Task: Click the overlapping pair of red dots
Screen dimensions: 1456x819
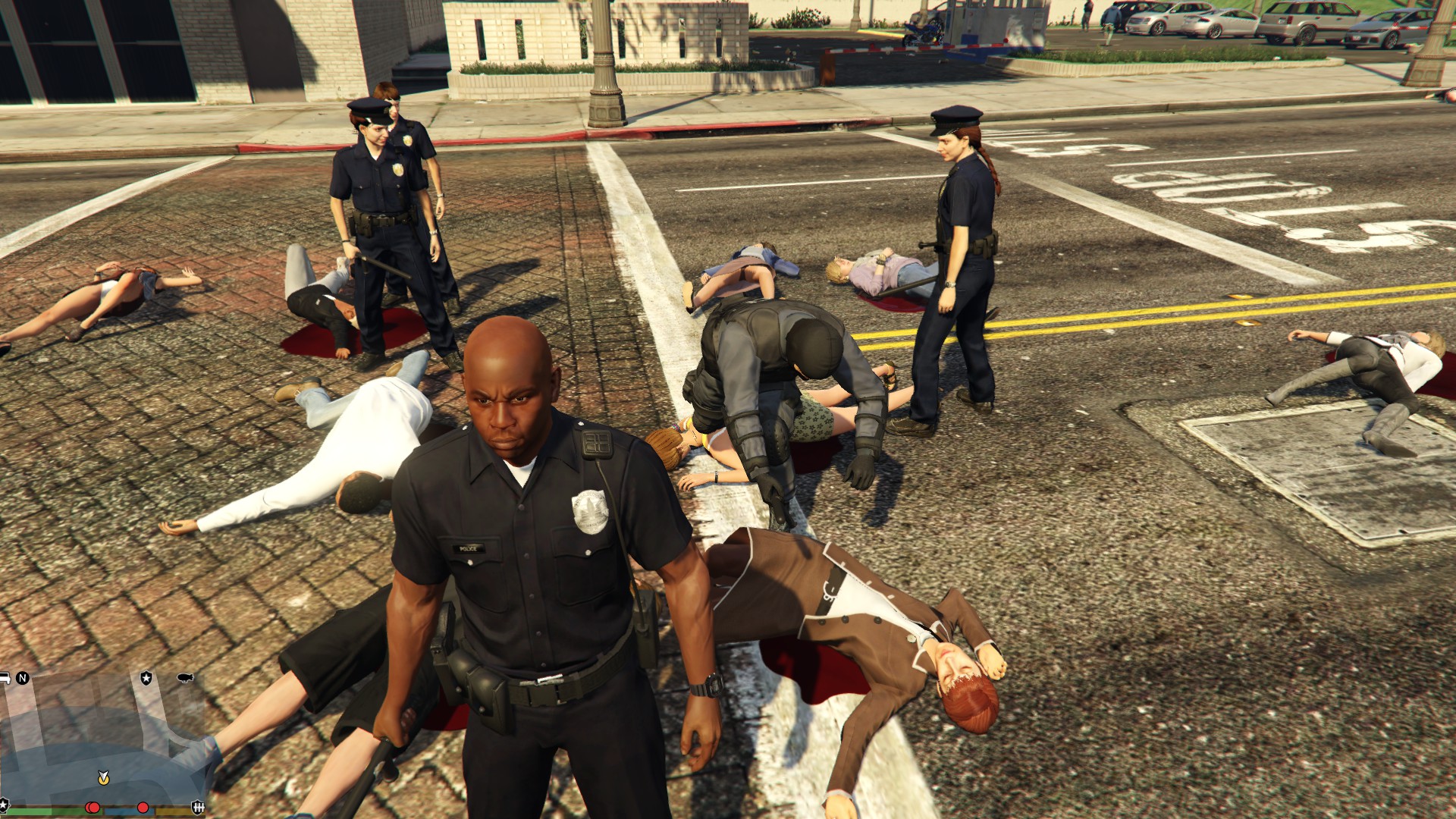Action: (93, 808)
